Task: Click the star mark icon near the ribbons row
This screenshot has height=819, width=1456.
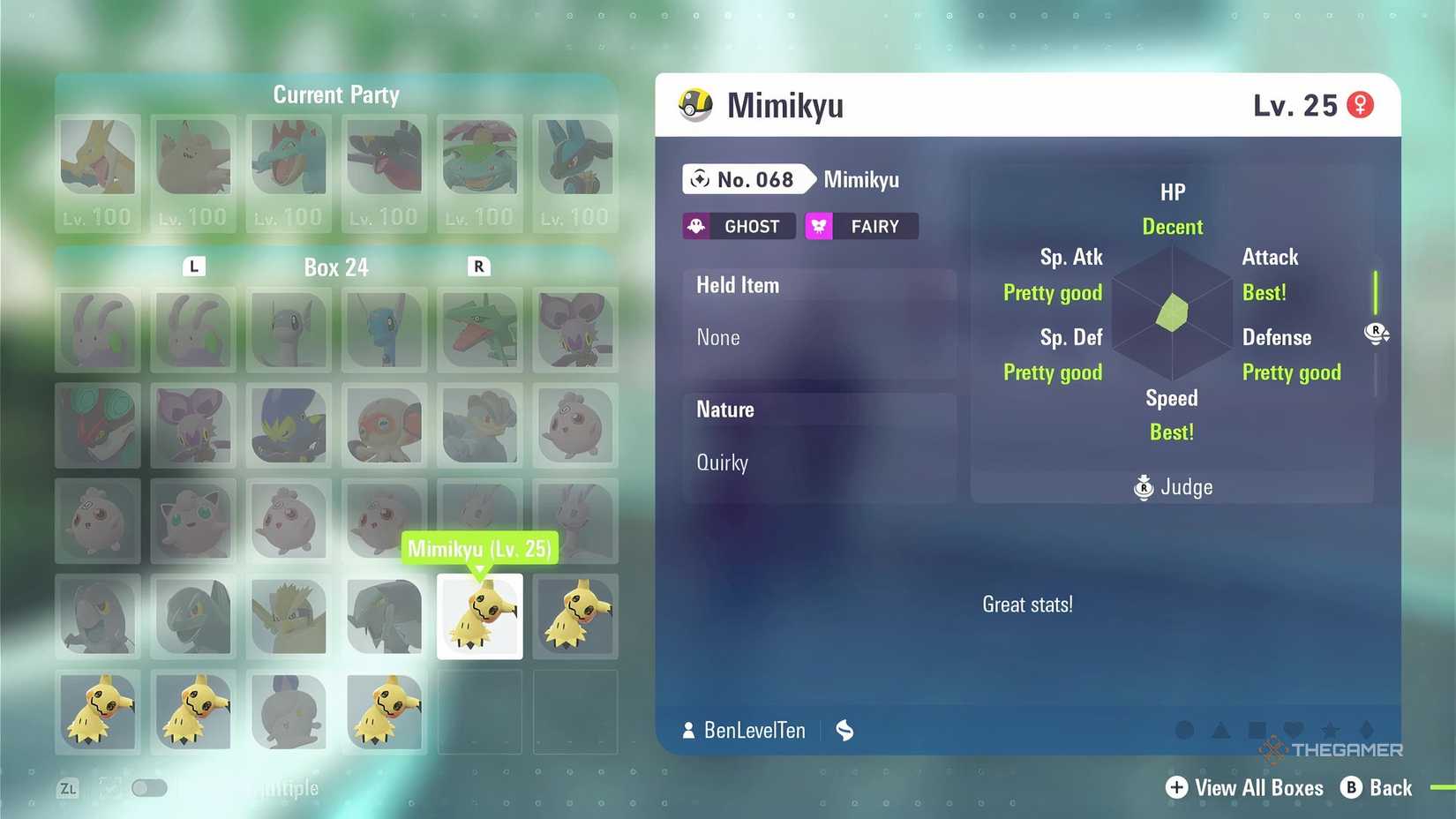Action: 1331,729
